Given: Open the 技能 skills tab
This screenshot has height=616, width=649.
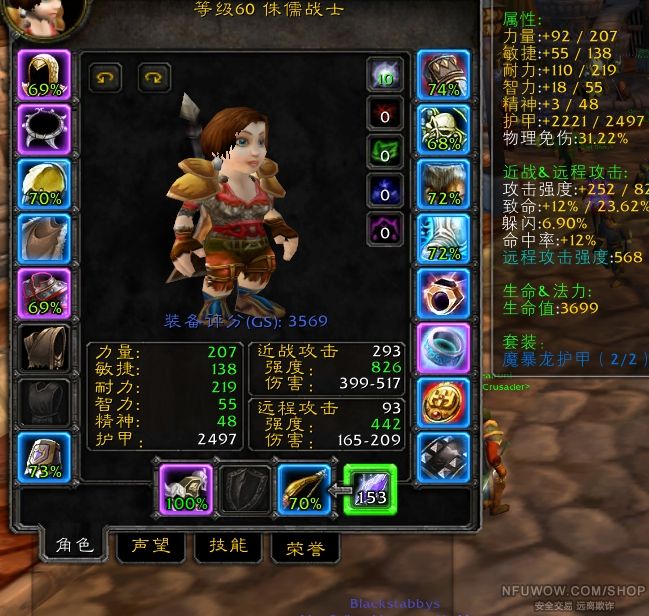Looking at the screenshot, I should click(x=228, y=546).
